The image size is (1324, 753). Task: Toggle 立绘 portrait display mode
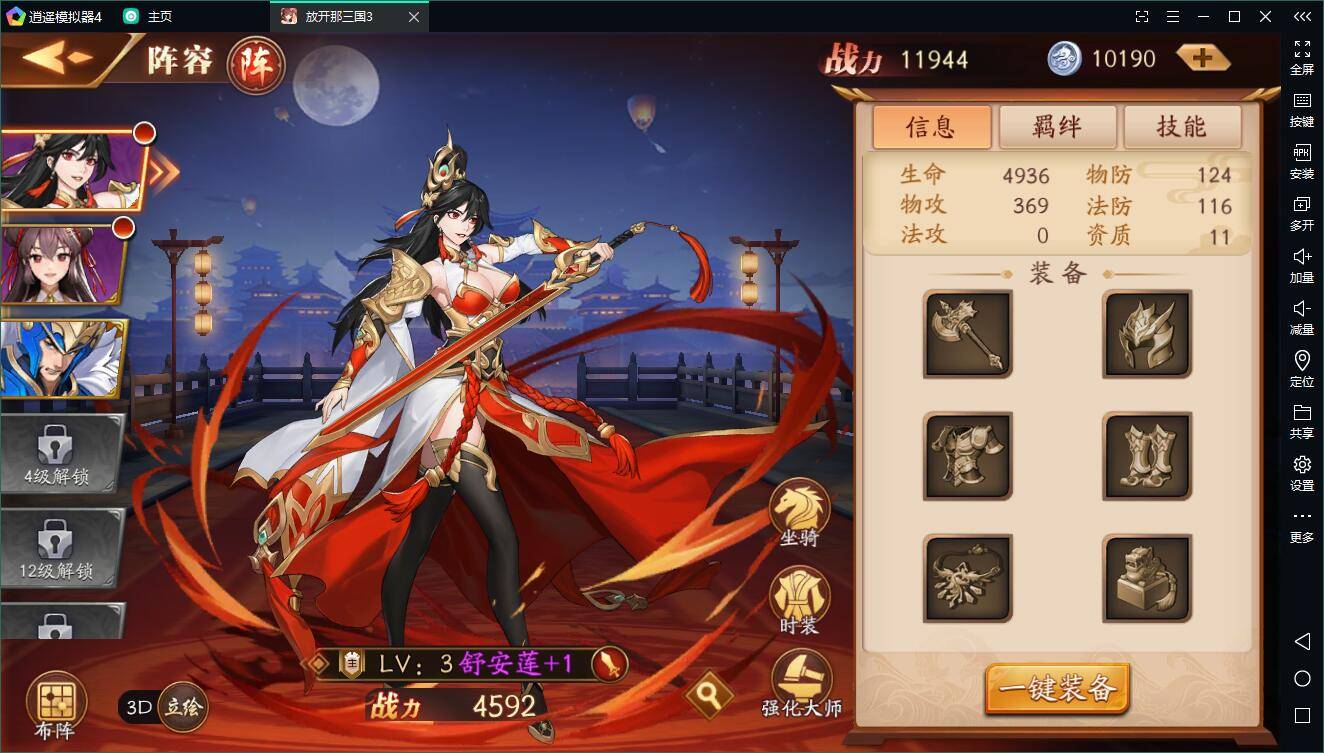click(x=182, y=705)
